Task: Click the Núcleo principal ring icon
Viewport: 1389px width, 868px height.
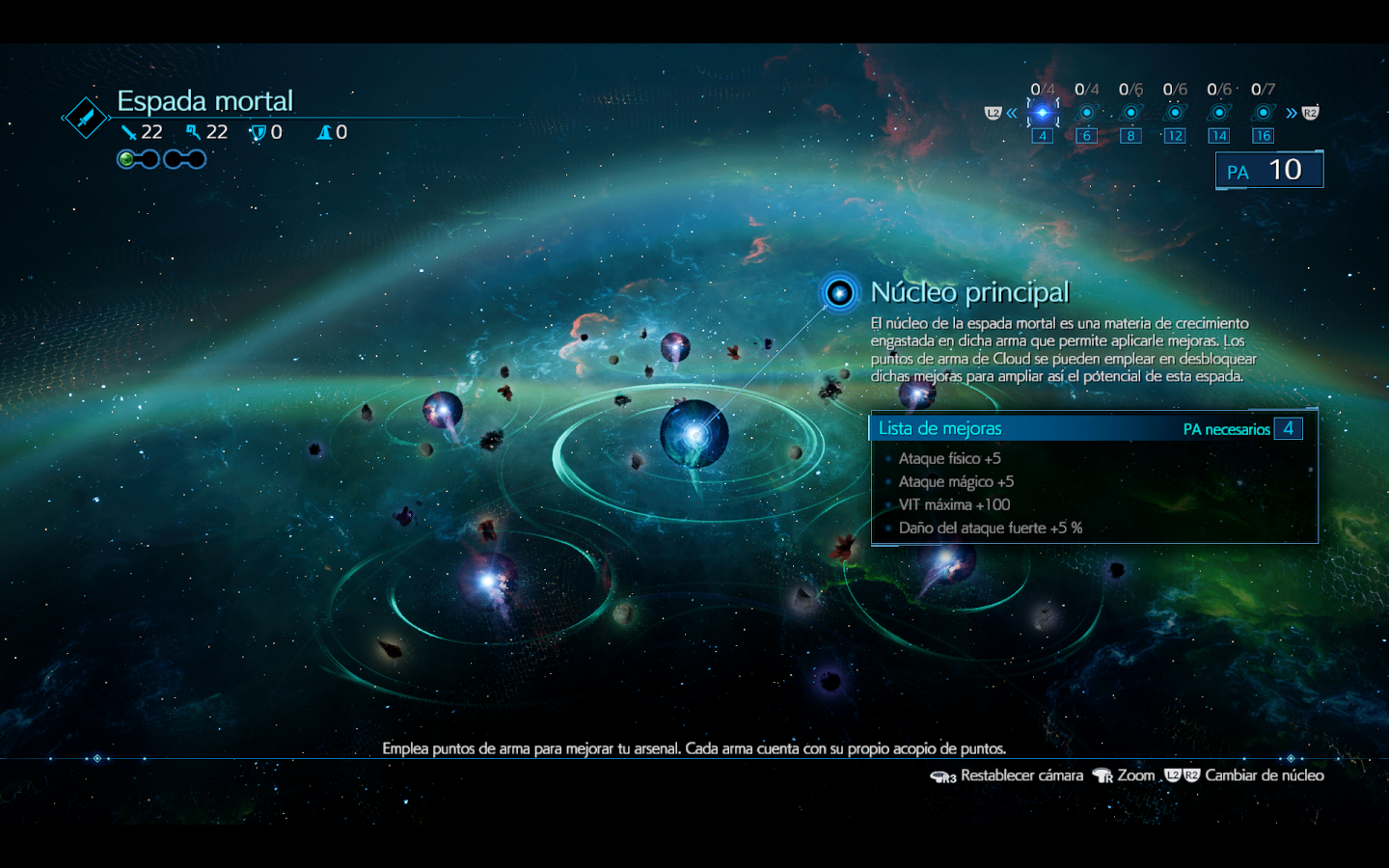Action: click(839, 292)
